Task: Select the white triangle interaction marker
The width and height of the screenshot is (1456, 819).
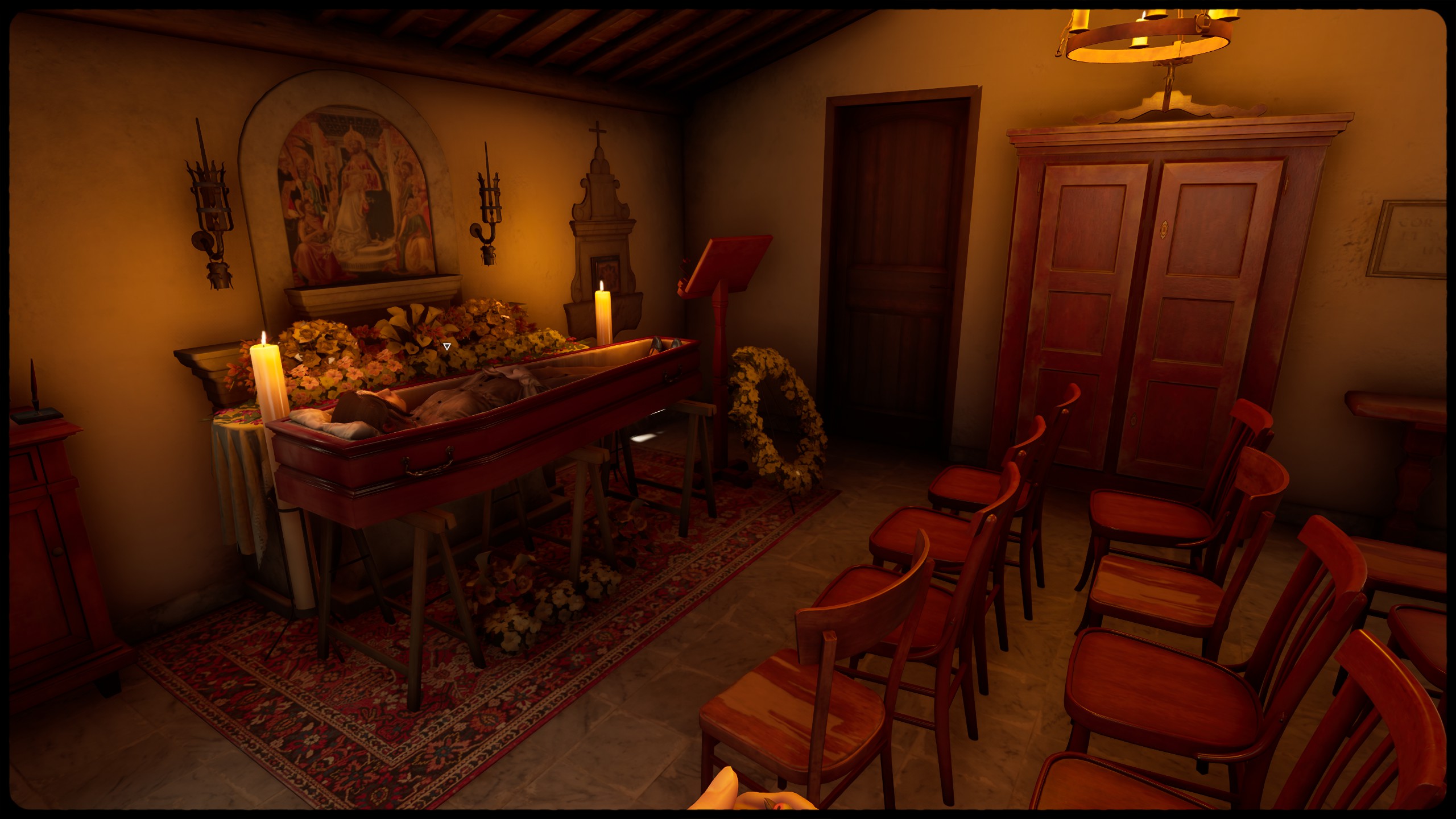Action: tap(447, 346)
